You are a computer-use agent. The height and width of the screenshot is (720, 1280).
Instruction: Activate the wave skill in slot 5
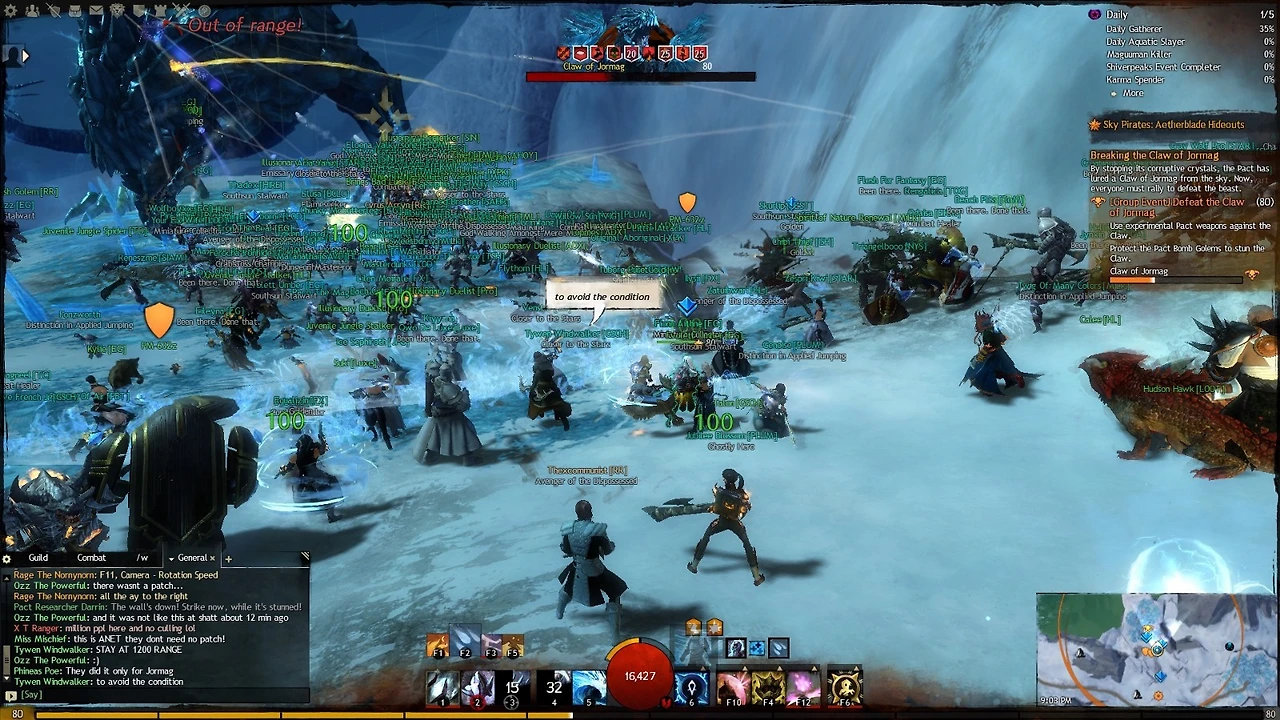pyautogui.click(x=589, y=688)
